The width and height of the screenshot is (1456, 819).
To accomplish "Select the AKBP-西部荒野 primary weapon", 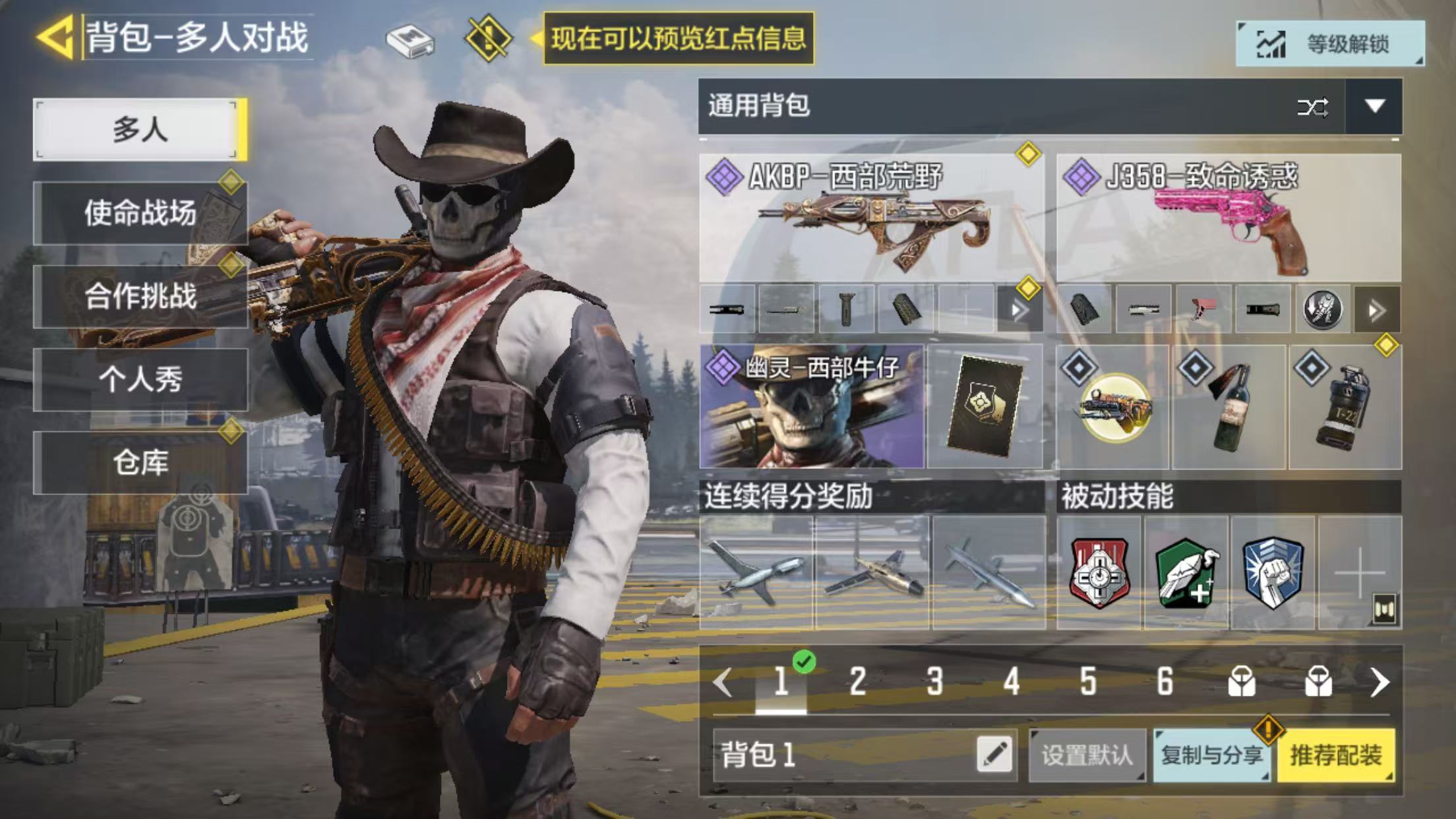I will pyautogui.click(x=870, y=219).
